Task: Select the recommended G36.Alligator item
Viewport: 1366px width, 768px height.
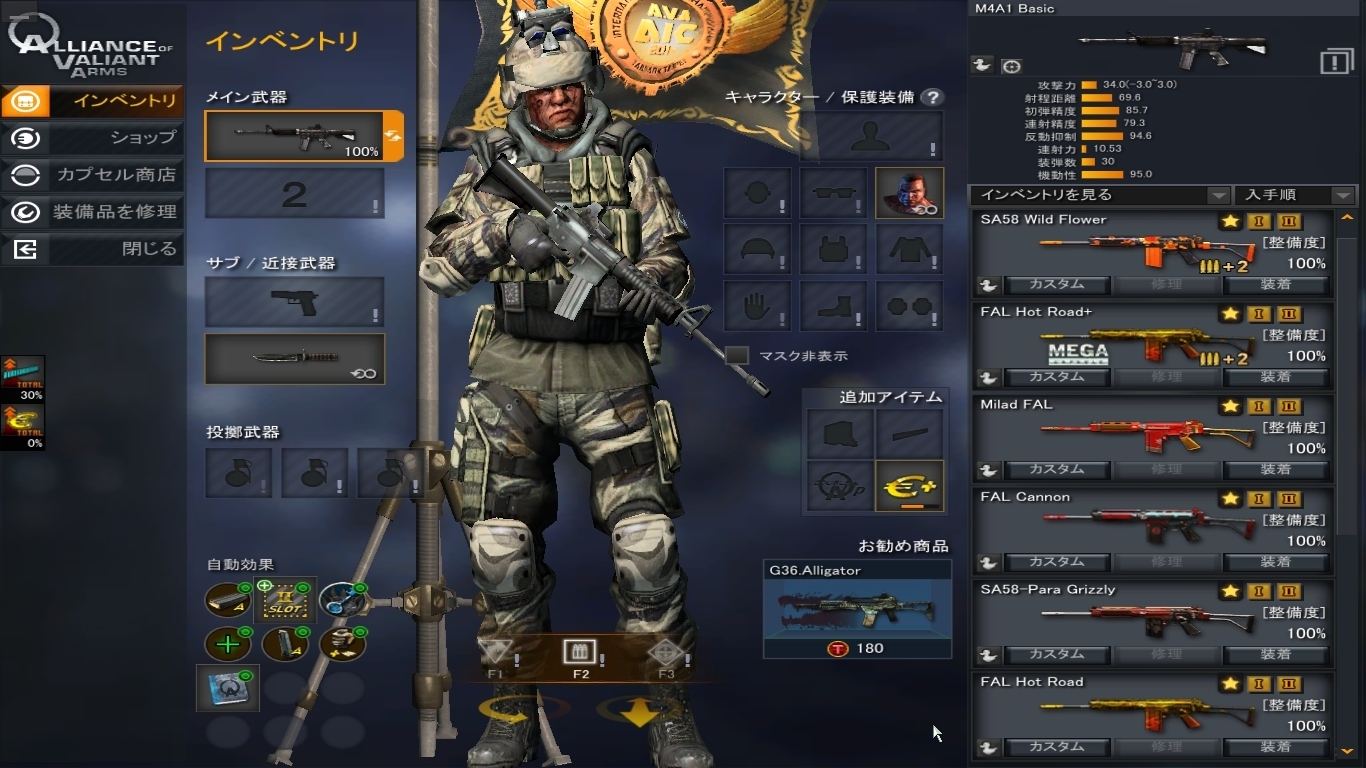Action: [x=857, y=608]
